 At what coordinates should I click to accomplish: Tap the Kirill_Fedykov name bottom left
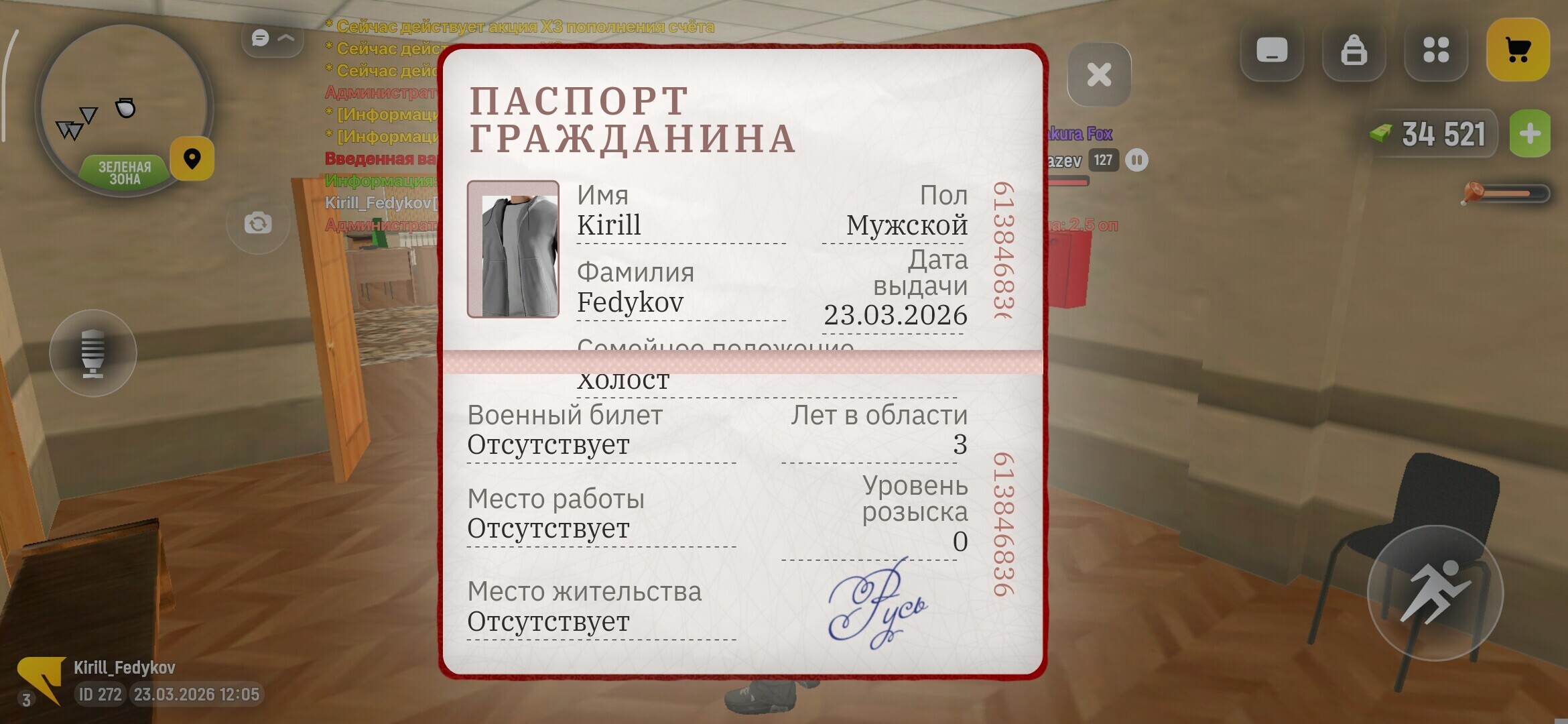click(x=125, y=666)
